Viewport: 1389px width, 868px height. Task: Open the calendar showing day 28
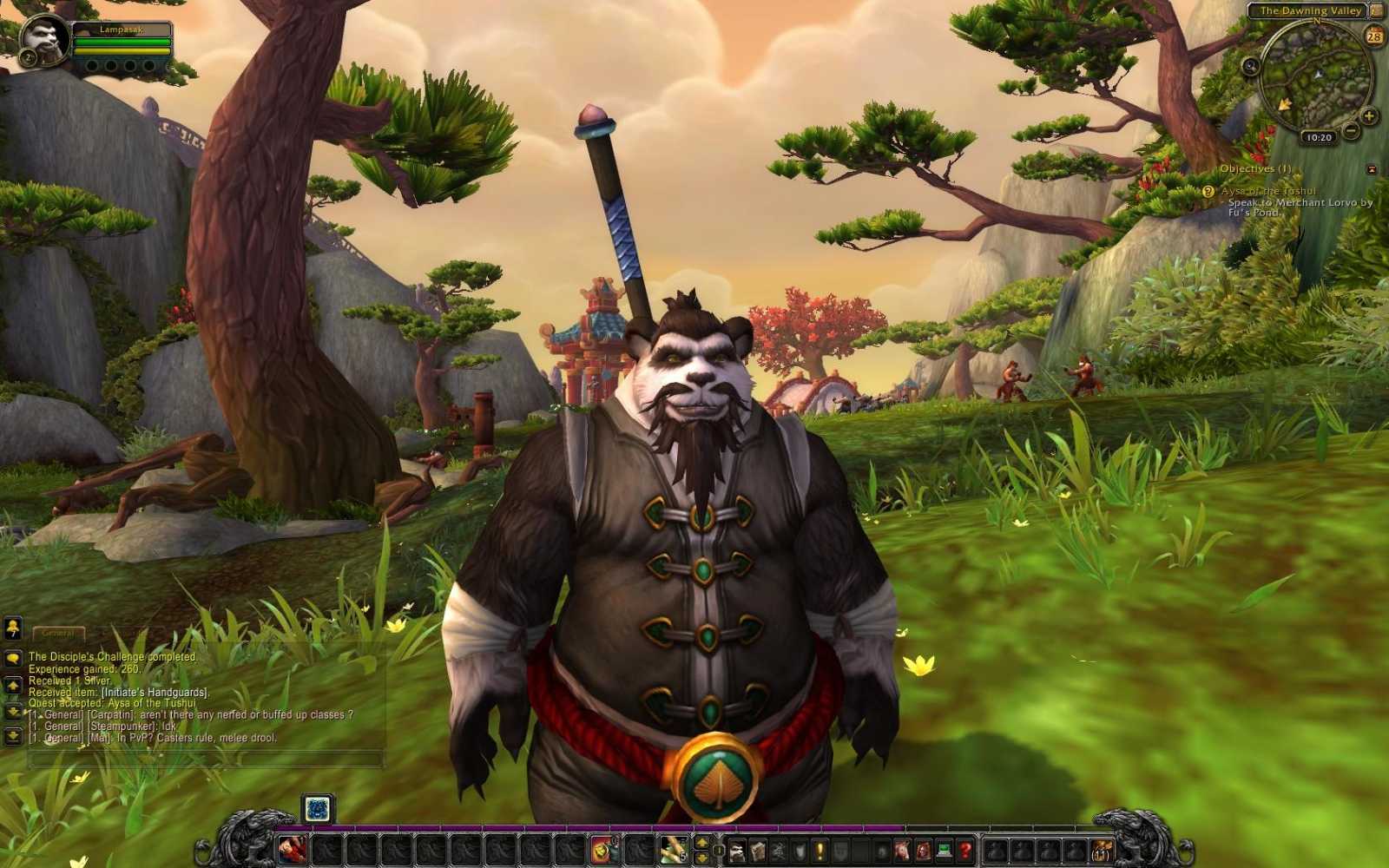[1374, 36]
